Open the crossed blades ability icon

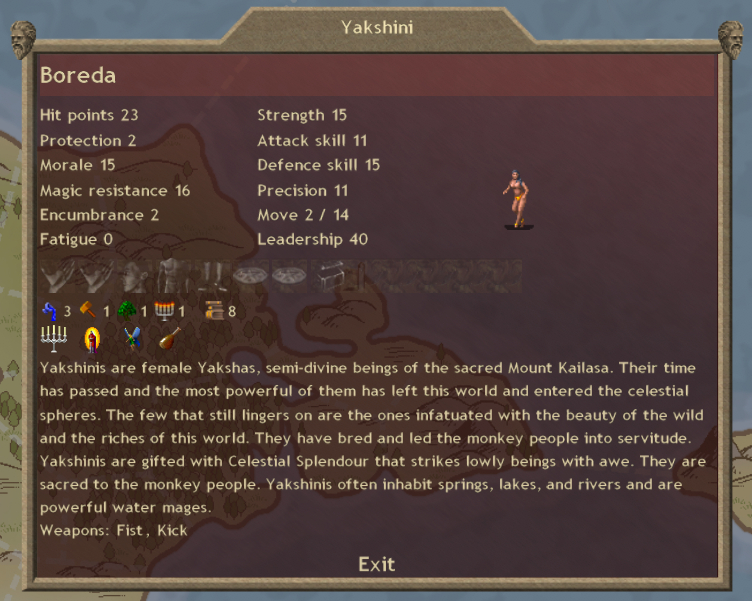pyautogui.click(x=130, y=339)
